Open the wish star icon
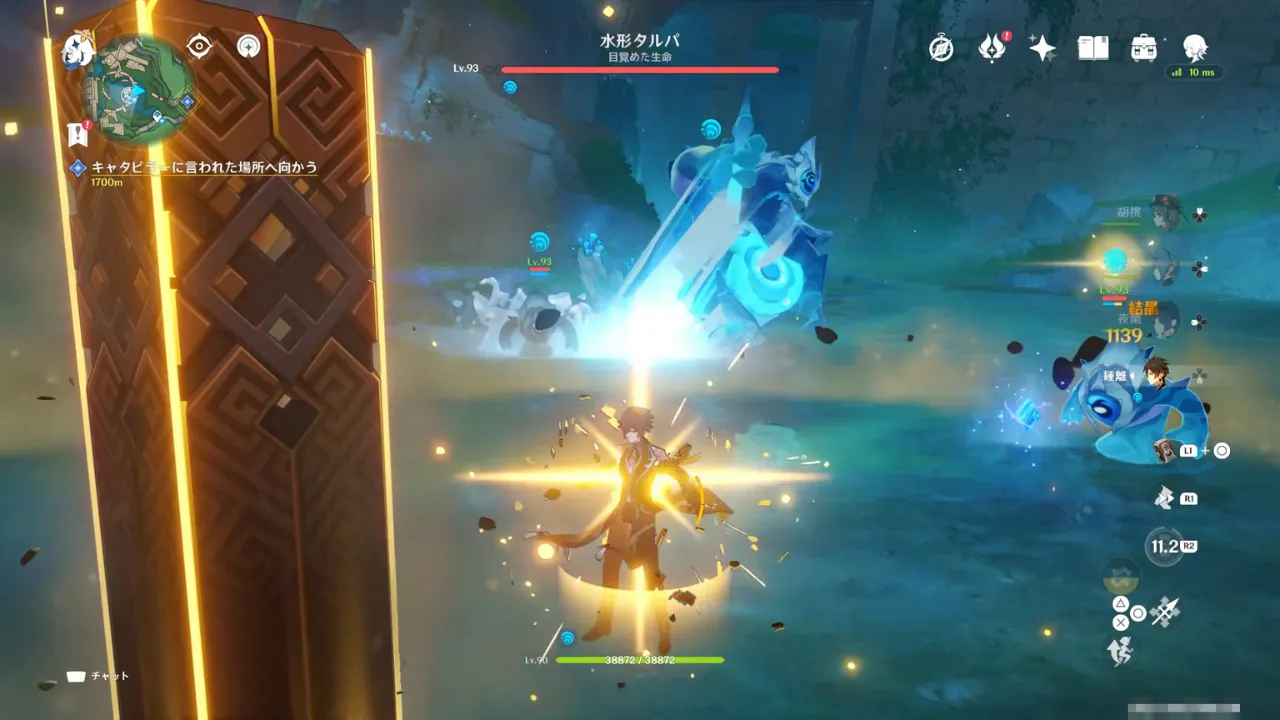Screen dimensions: 1280x720 1042,48
